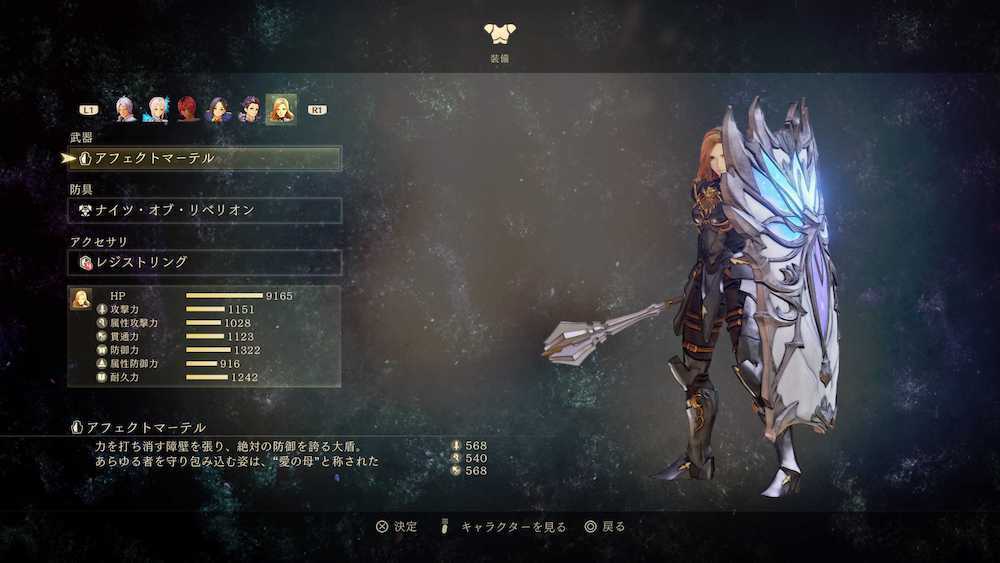Select the アフェクトマーテル weapon slot
Viewport: 1000px width, 563px height.
click(x=205, y=158)
